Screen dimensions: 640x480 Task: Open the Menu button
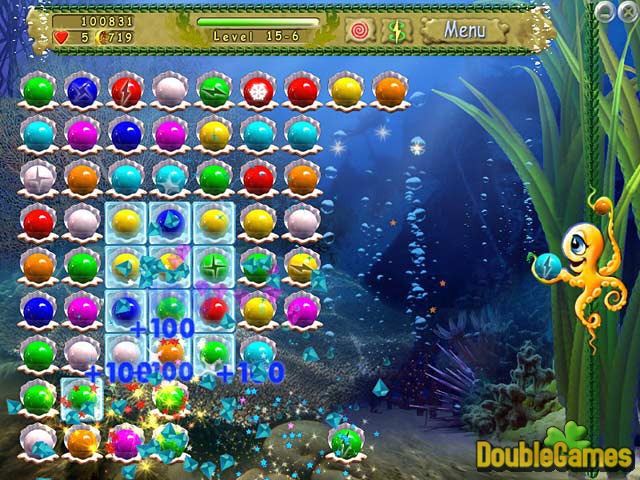click(x=464, y=30)
